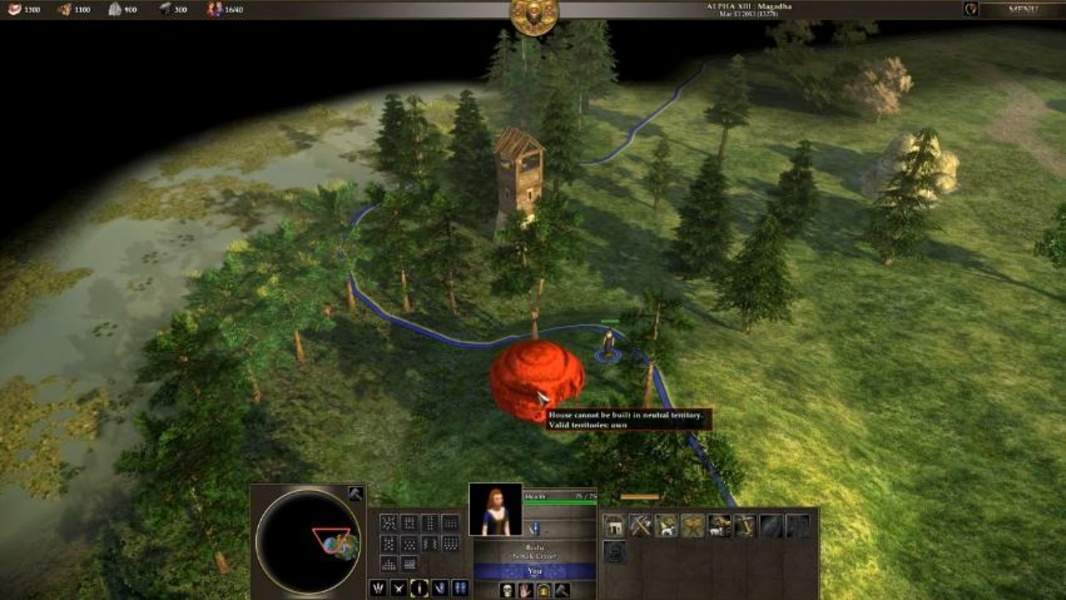Activate the red hand stop command
This screenshot has height=600, width=1066.
525,590
